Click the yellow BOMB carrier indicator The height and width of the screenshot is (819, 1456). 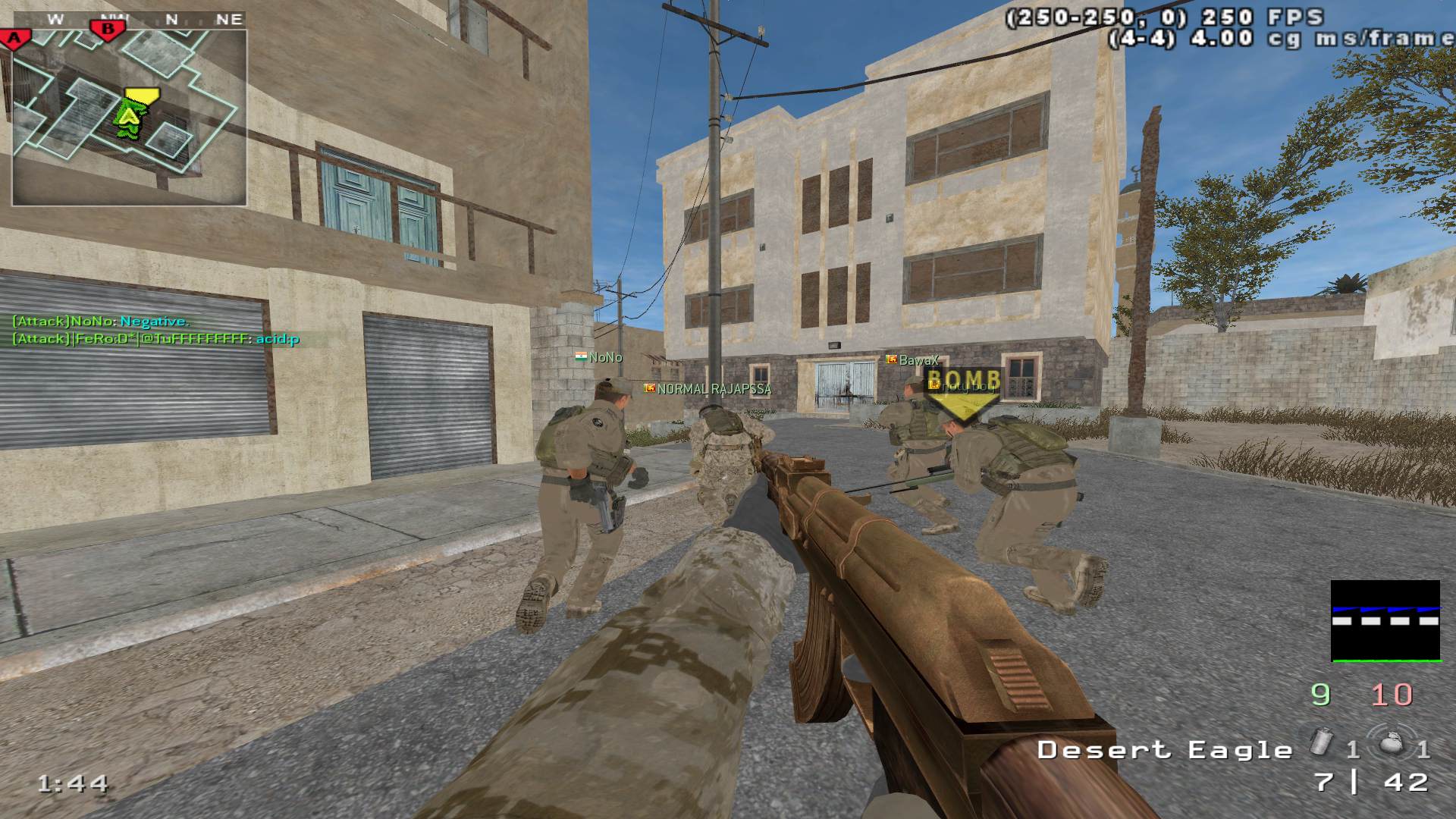[x=963, y=393]
